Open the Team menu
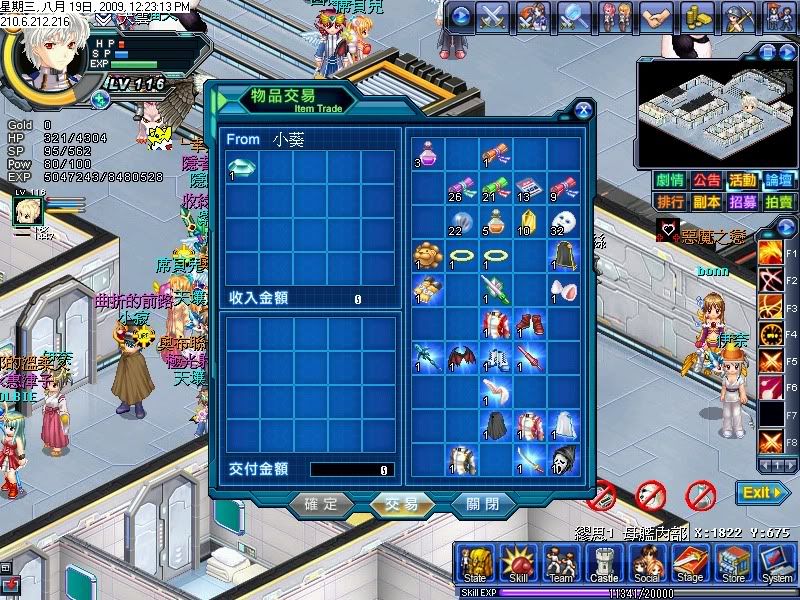 coord(561,565)
